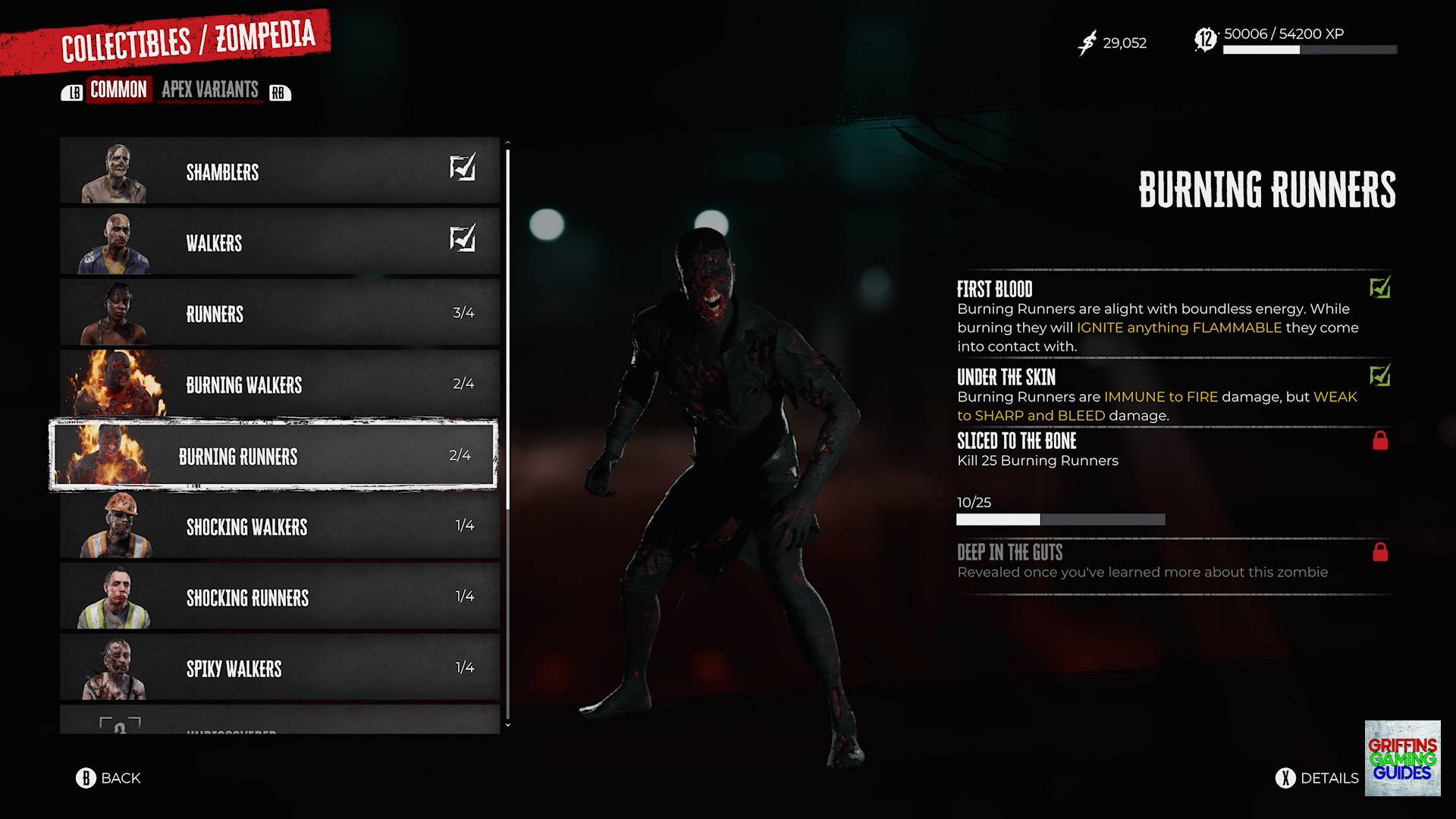Screen dimensions: 1456x819
Task: Select Walkers in the zombie list
Action: click(x=279, y=243)
